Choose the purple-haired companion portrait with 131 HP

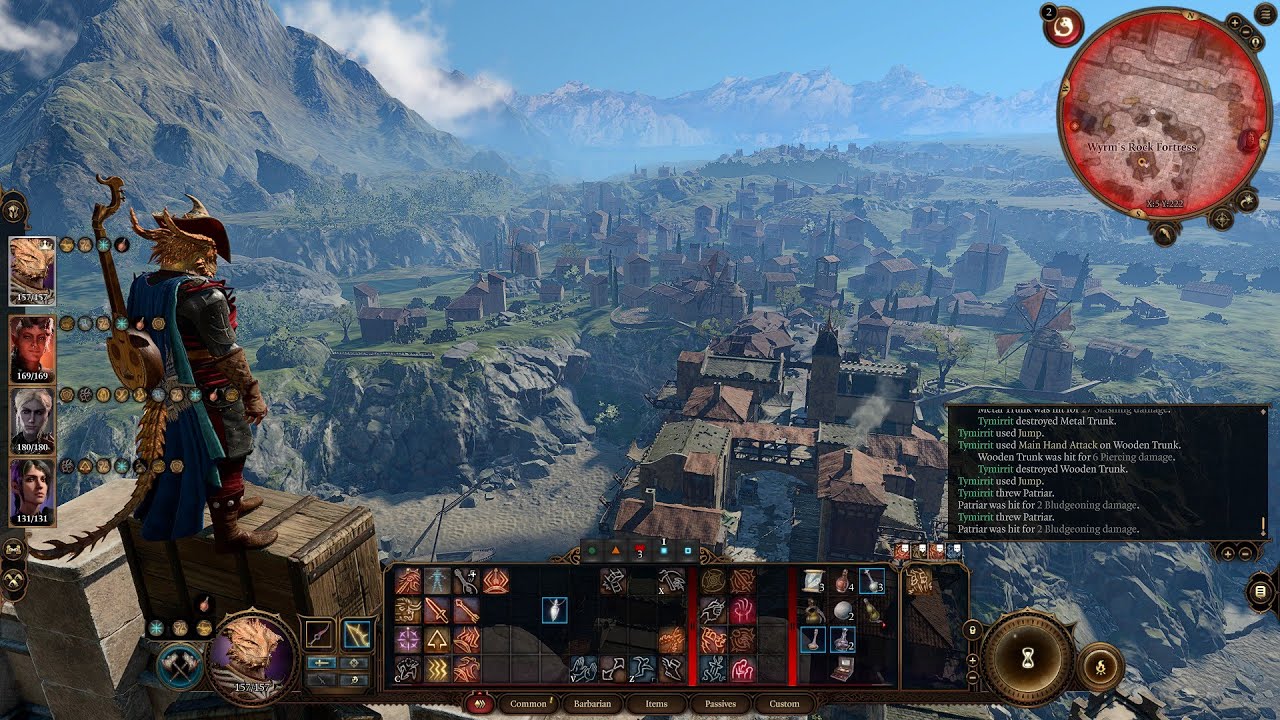32,490
